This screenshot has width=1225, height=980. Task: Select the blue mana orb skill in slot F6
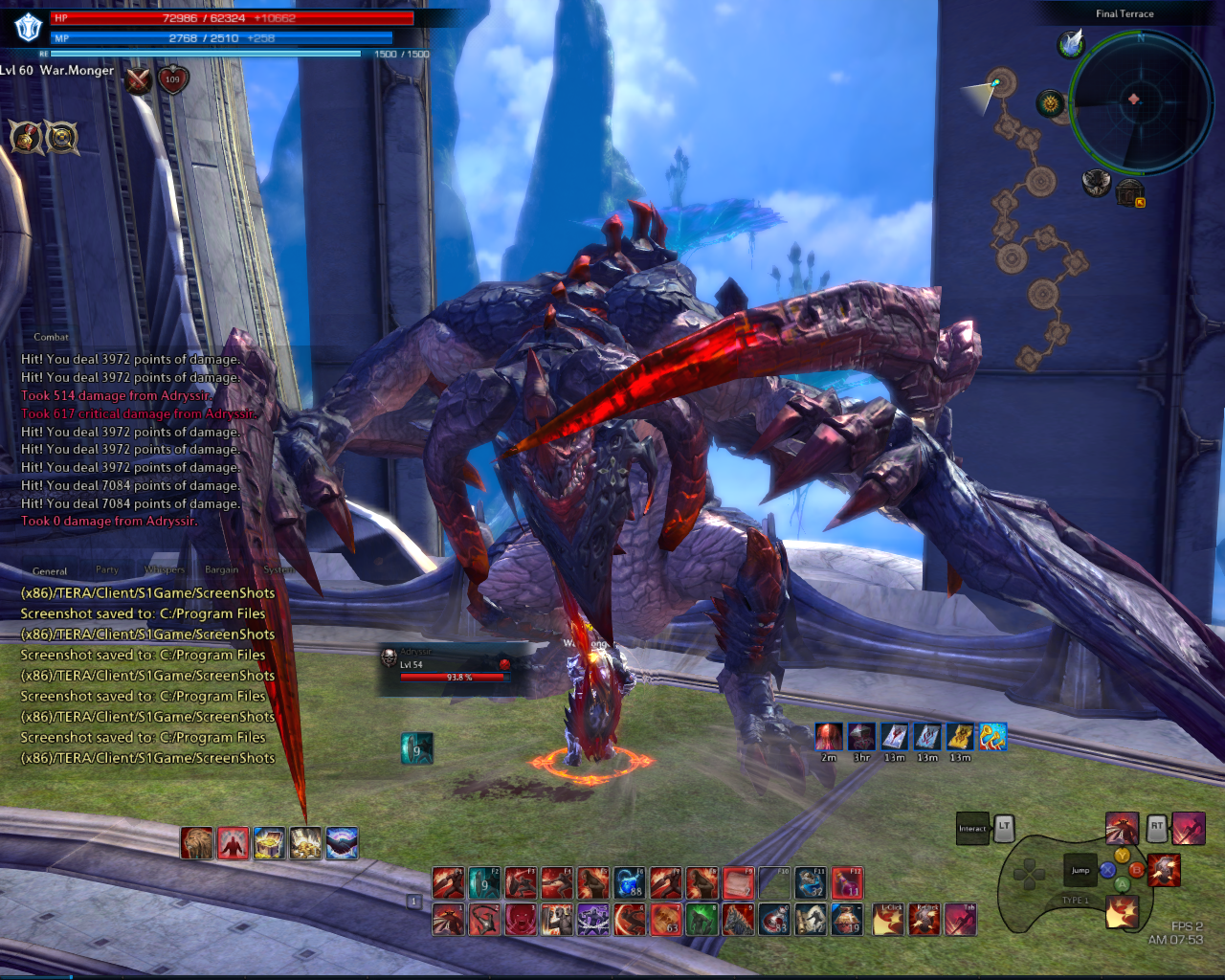point(629,882)
